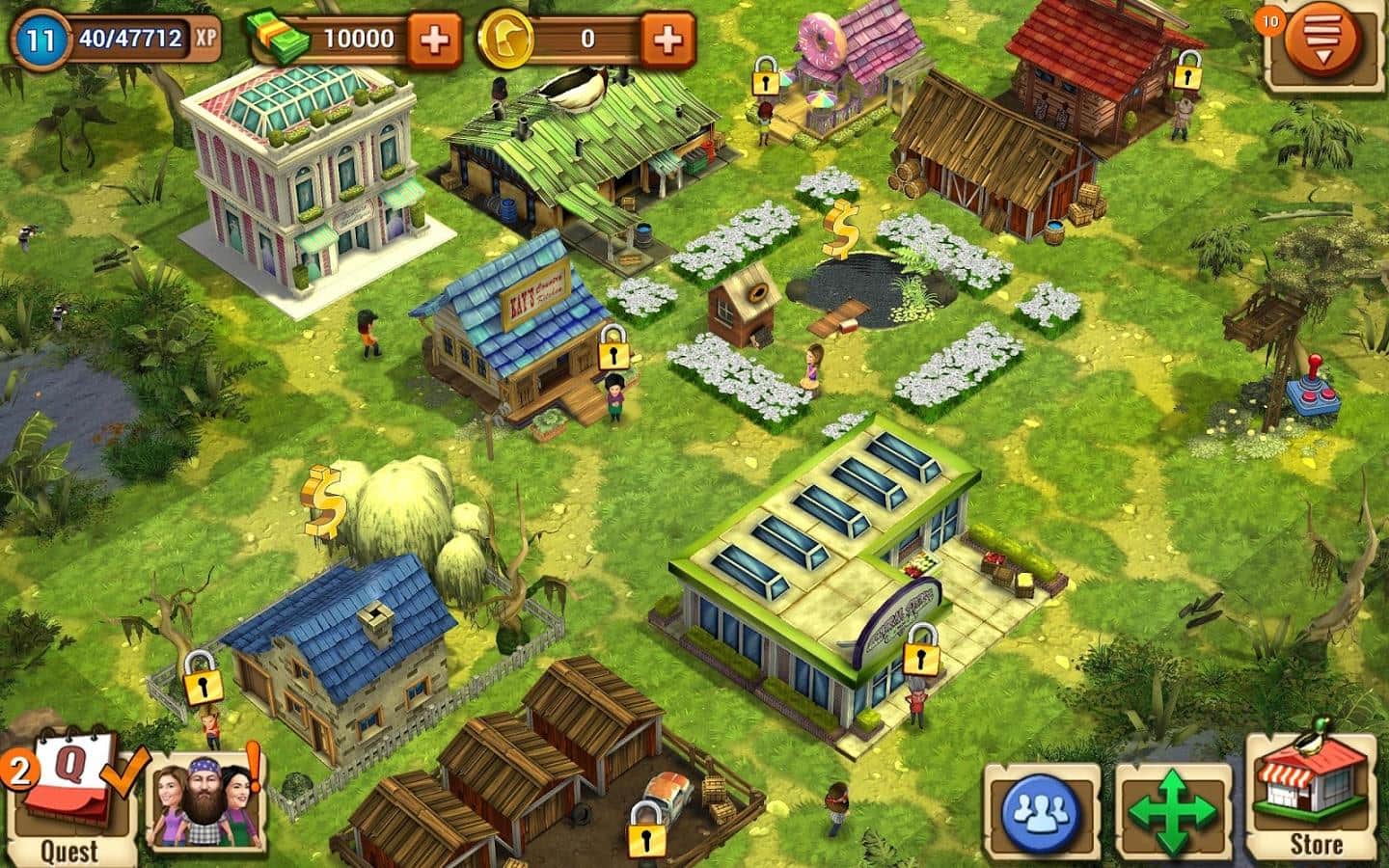Open the friends social menu
Screen dimensions: 1389x868
[1042, 813]
